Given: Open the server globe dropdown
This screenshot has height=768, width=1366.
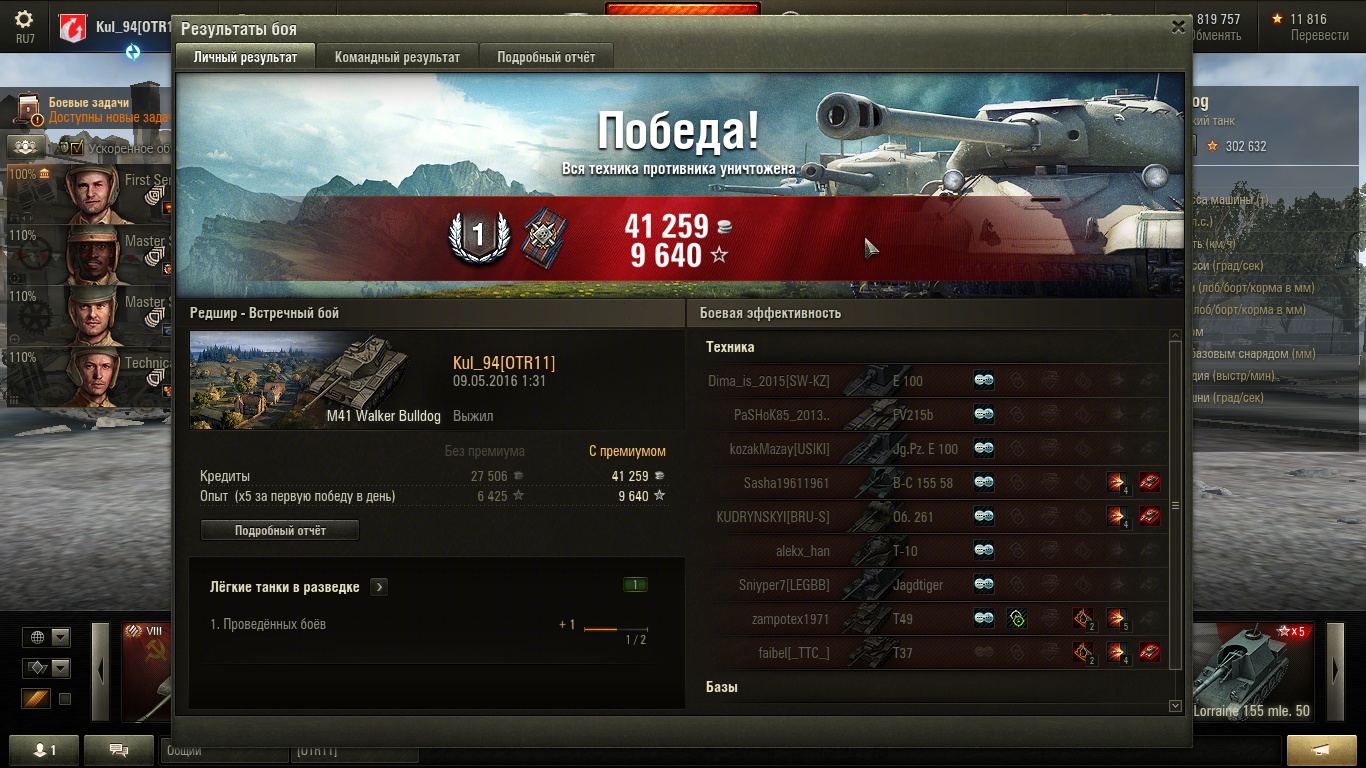Looking at the screenshot, I should 48,637.
